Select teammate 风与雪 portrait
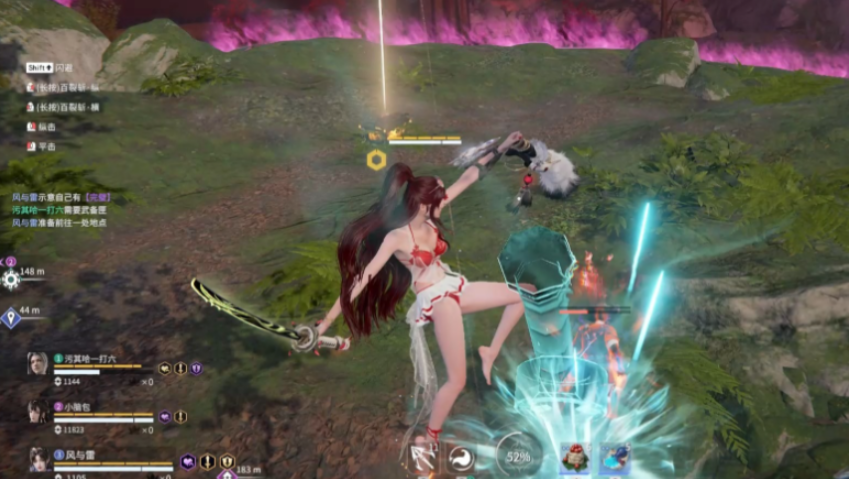 click(x=38, y=458)
